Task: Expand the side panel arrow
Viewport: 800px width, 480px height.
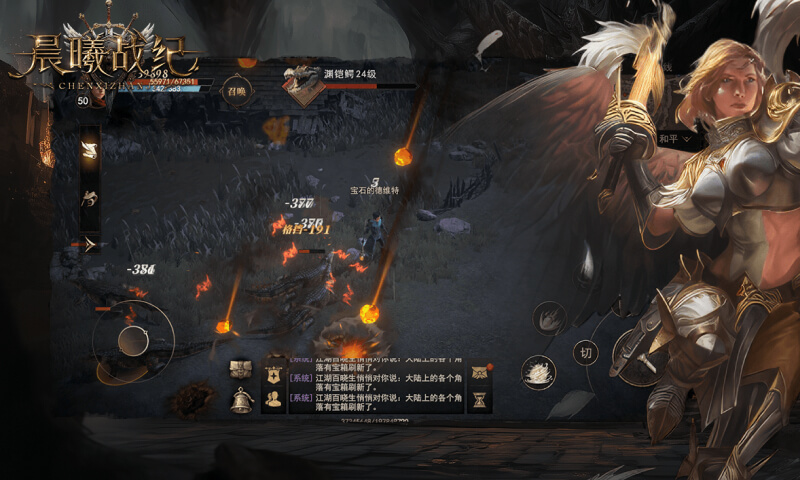Action: point(89,243)
